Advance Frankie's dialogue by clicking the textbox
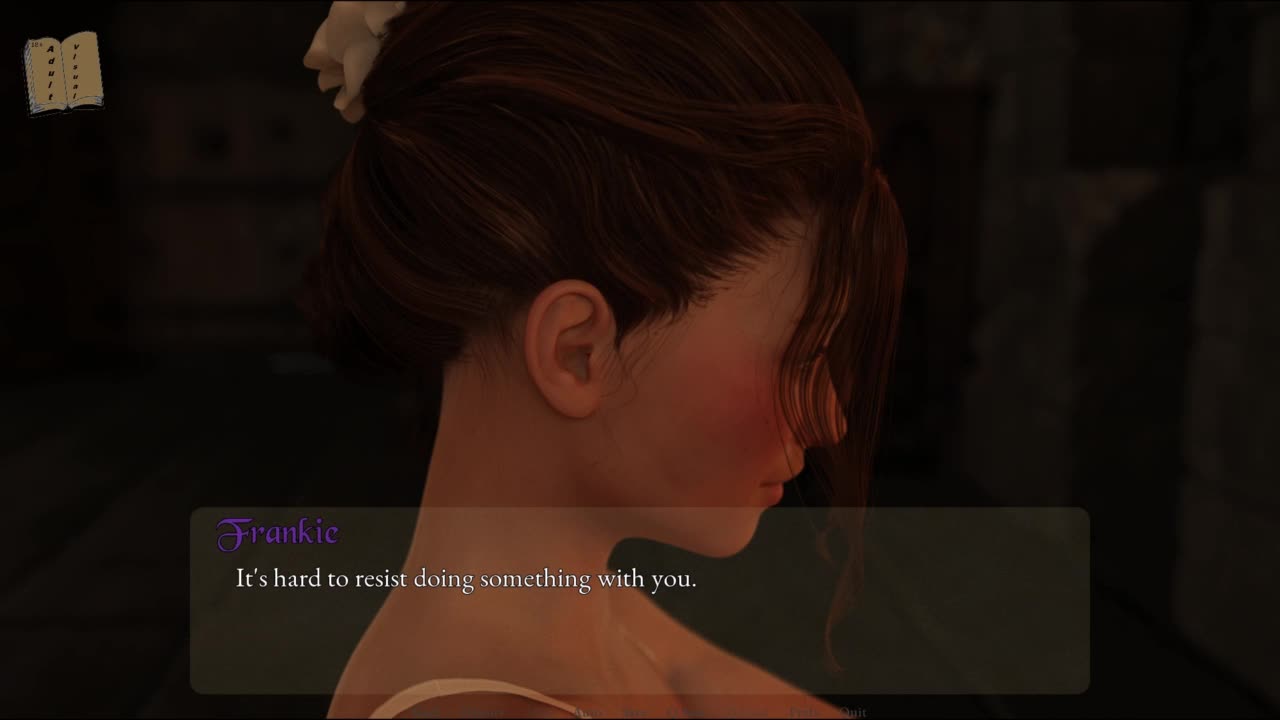This screenshot has width=1280, height=720. (640, 620)
